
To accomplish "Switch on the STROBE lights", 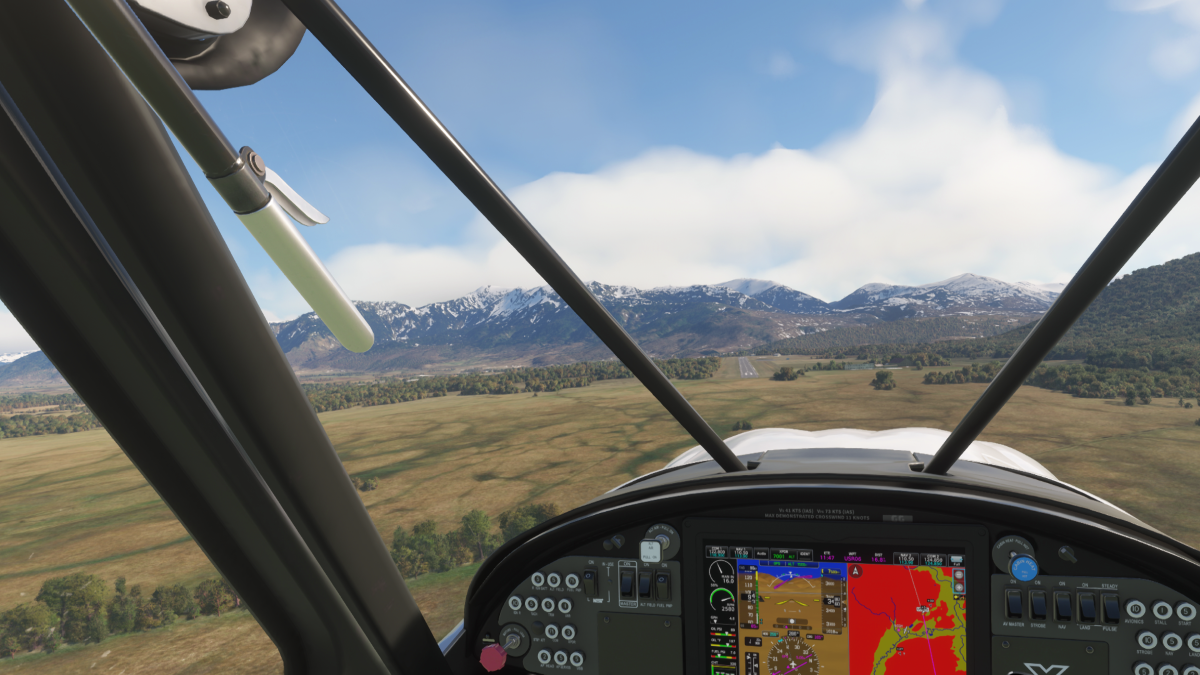I will [x=1038, y=605].
